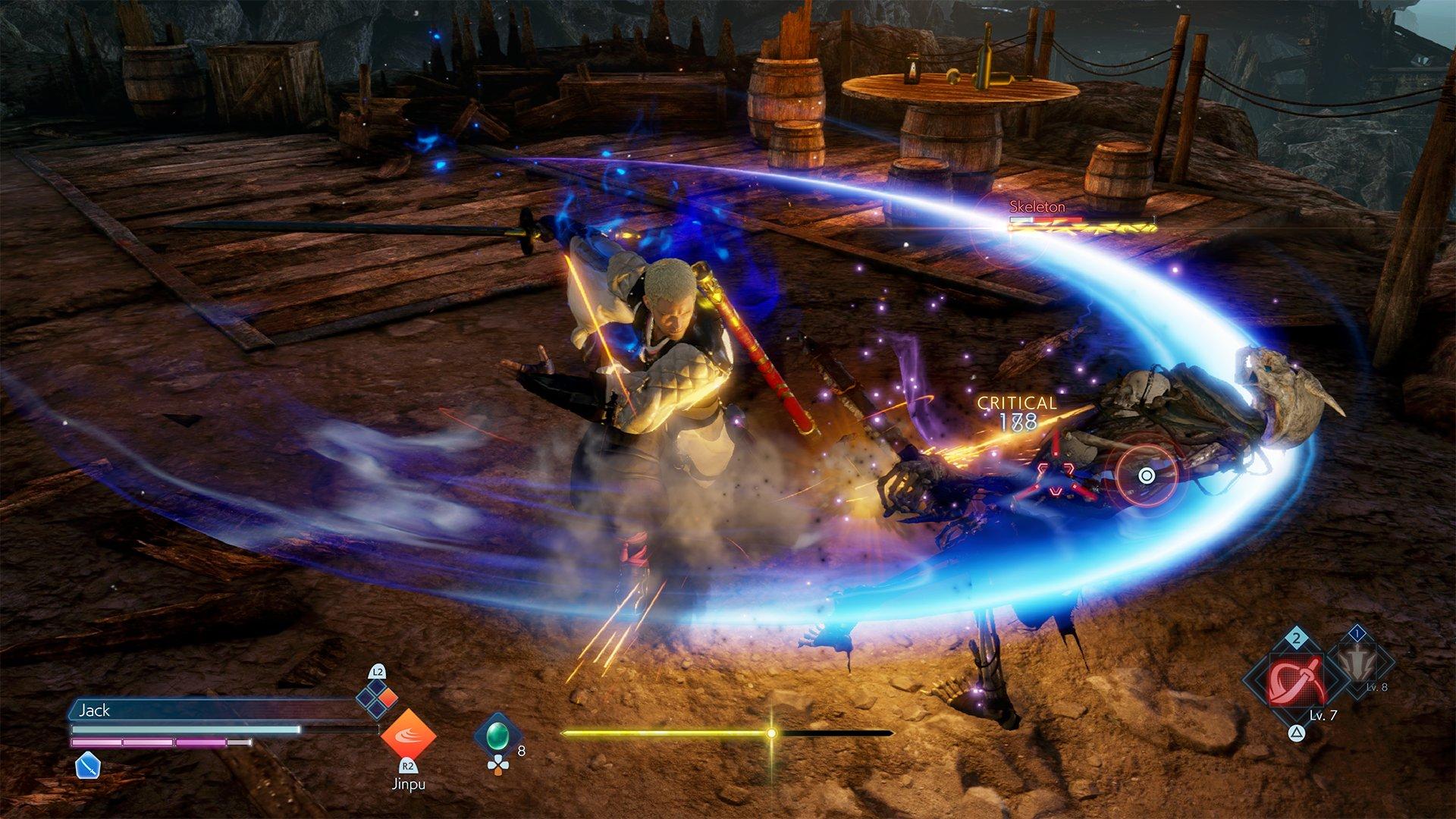Click the greyed Warrior job icon labeled Lv. 8
Viewport: 1456px width, 819px height.
[x=1357, y=663]
